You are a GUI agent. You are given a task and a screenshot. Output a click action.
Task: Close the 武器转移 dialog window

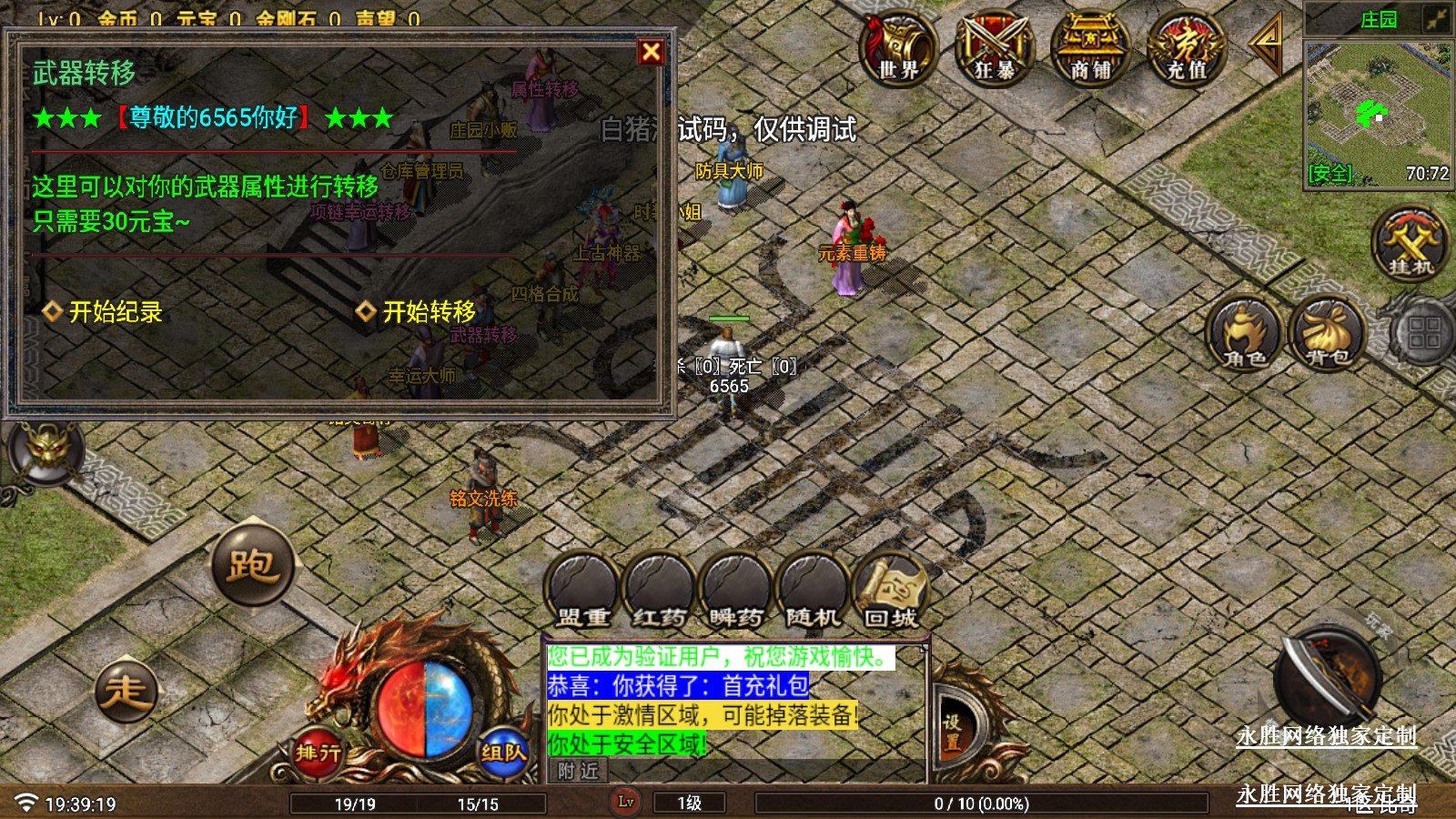point(651,52)
